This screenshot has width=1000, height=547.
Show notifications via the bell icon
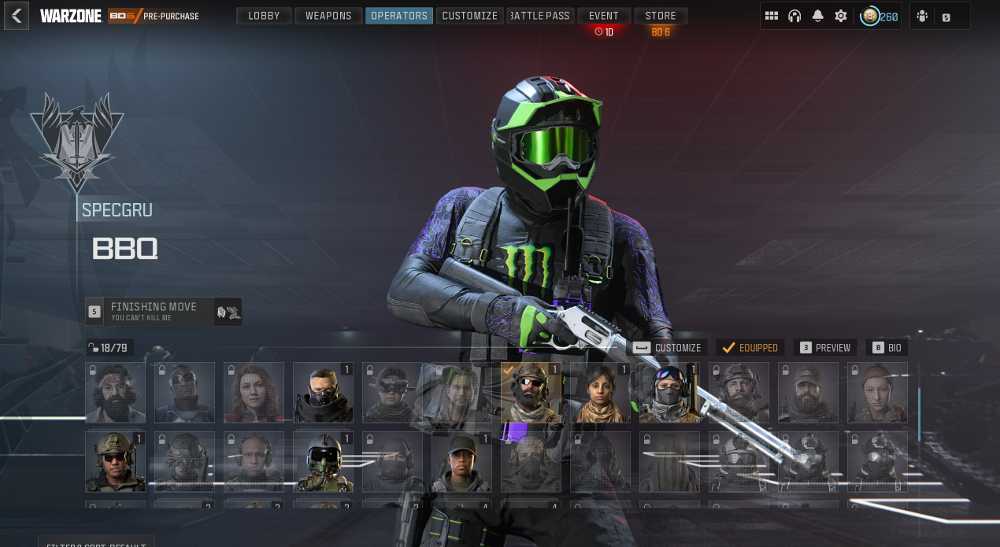818,16
